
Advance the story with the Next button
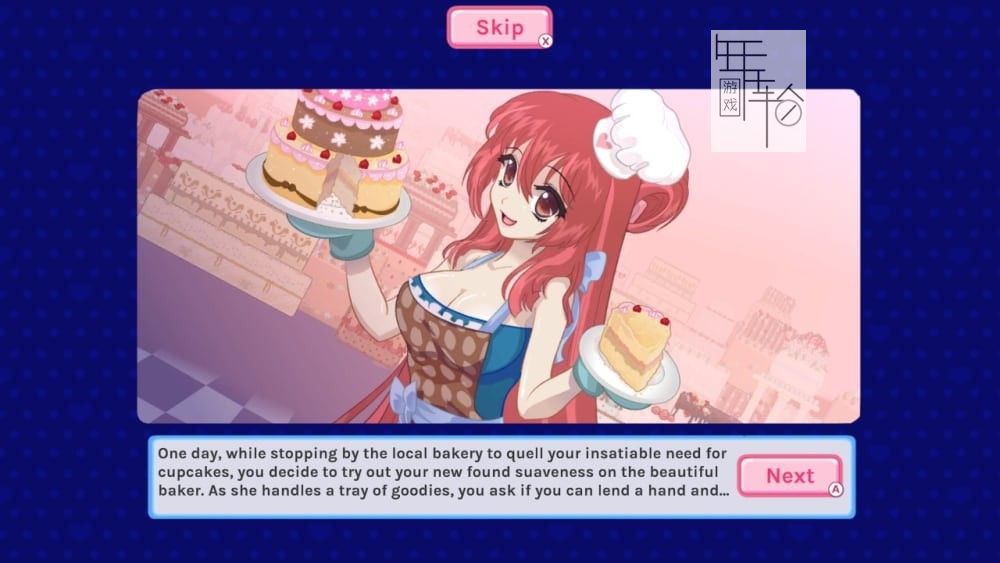tap(789, 476)
